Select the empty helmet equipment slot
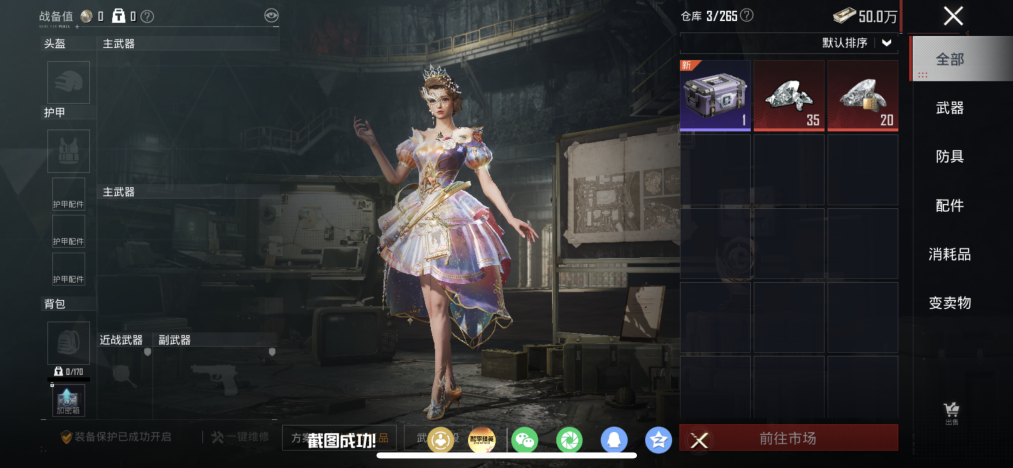 coord(68,82)
